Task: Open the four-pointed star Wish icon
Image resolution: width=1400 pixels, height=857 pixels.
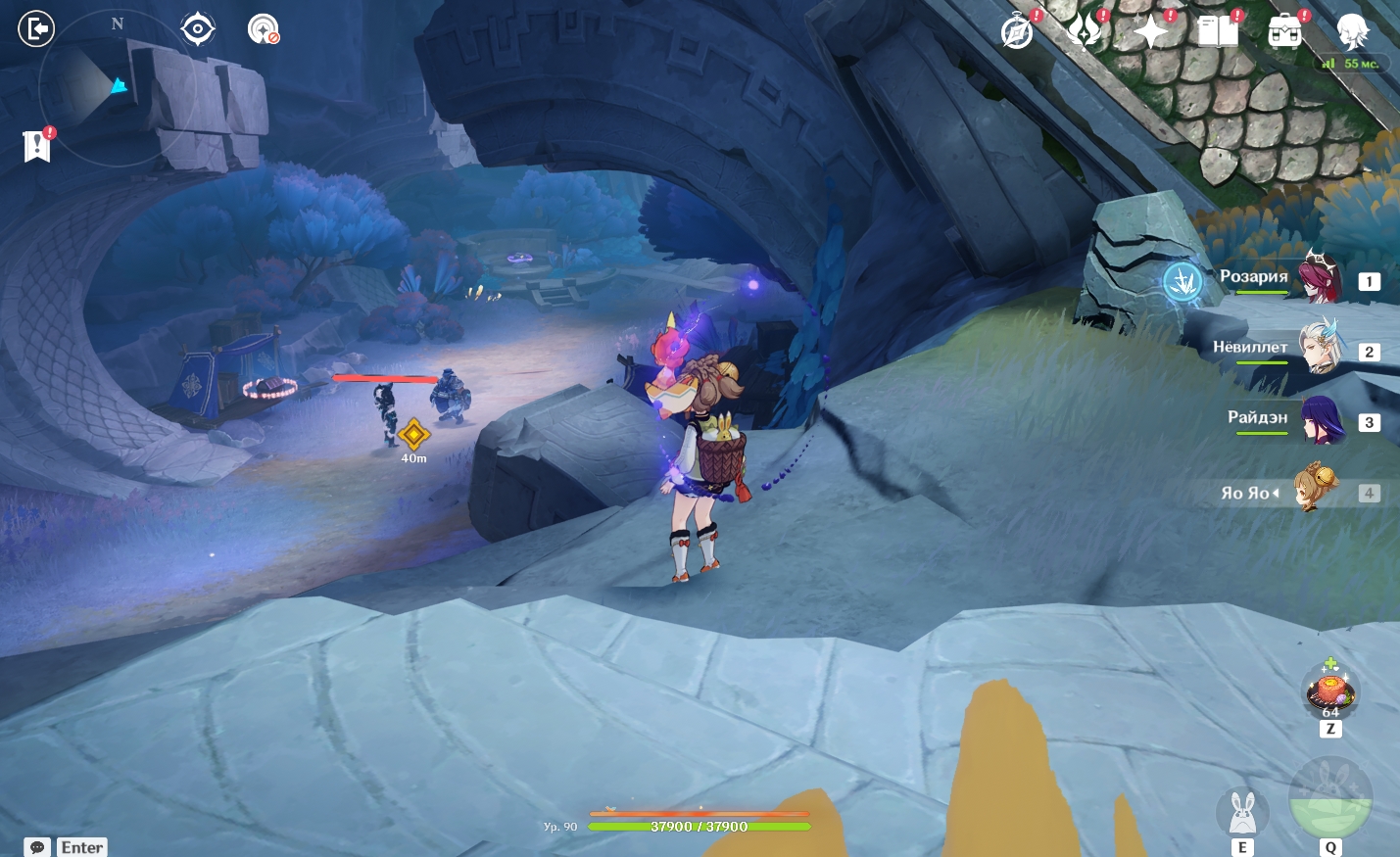Action: [x=1150, y=31]
